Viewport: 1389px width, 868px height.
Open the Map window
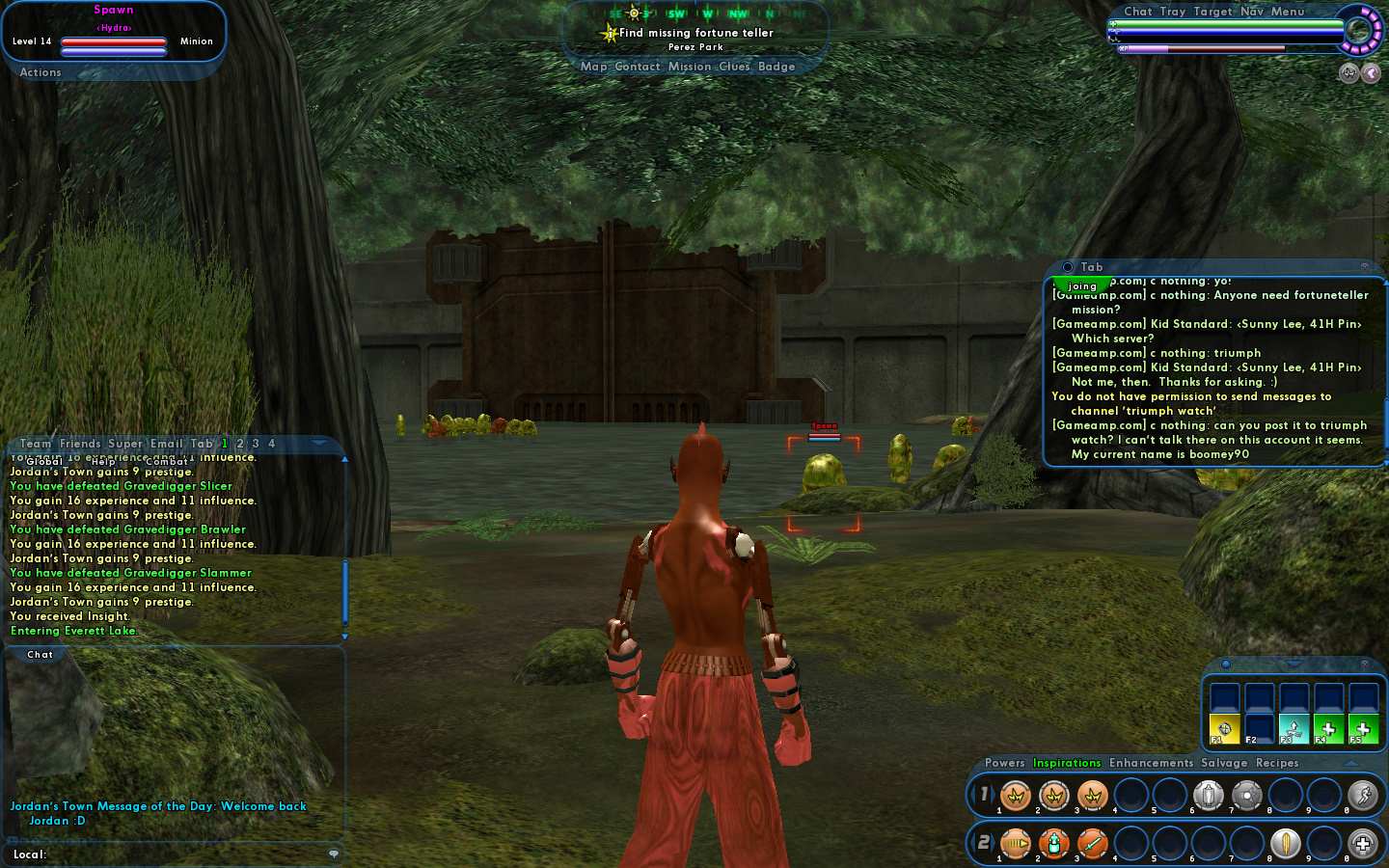pos(593,67)
